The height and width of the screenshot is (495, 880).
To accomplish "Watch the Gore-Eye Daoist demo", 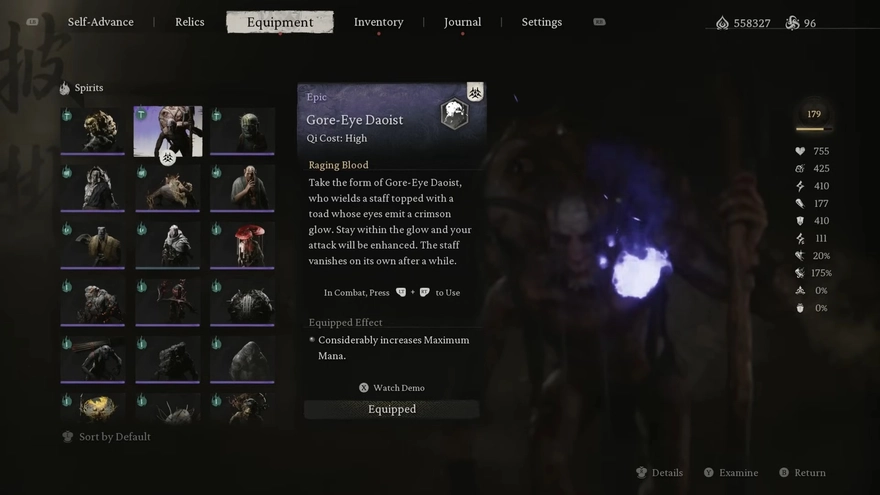I will click(x=392, y=388).
